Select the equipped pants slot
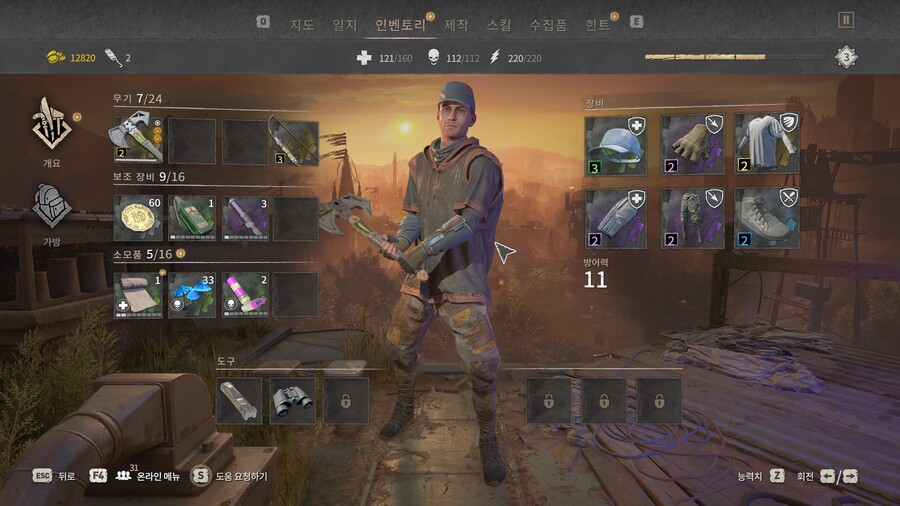The width and height of the screenshot is (900, 506). pyautogui.click(x=692, y=217)
